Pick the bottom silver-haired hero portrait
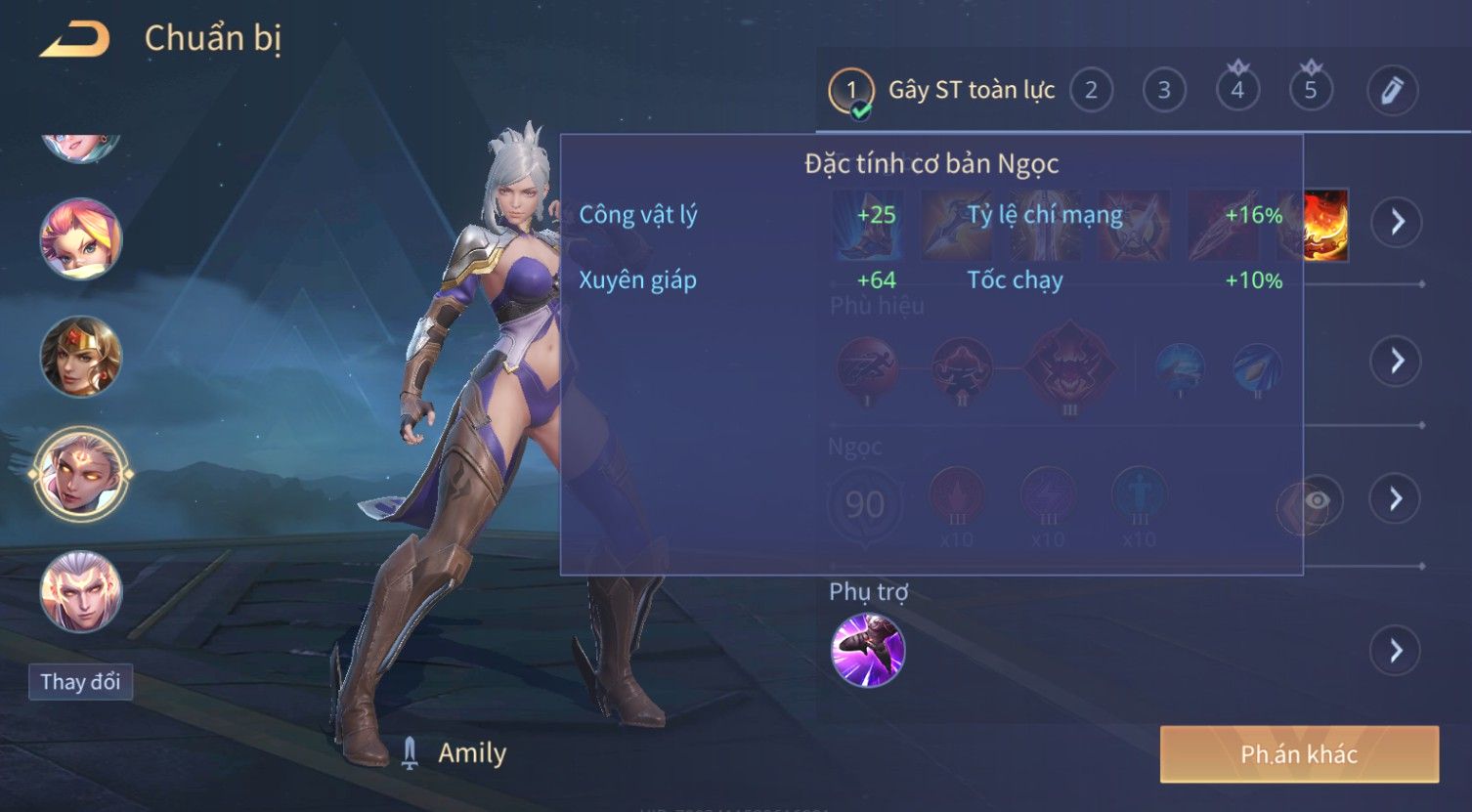 81,591
